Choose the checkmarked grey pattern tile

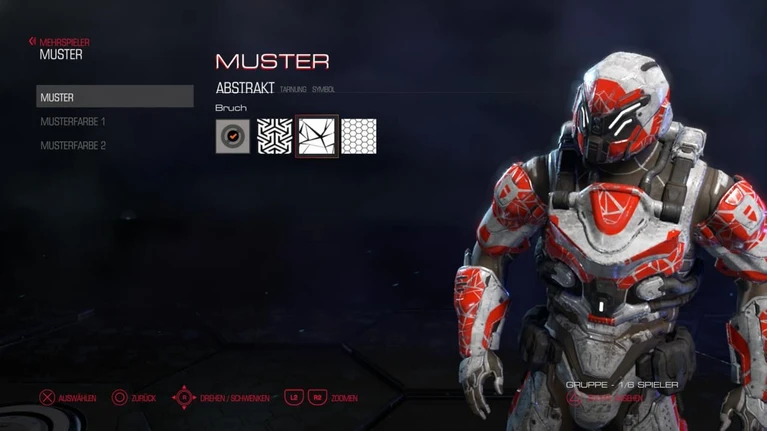click(x=233, y=136)
